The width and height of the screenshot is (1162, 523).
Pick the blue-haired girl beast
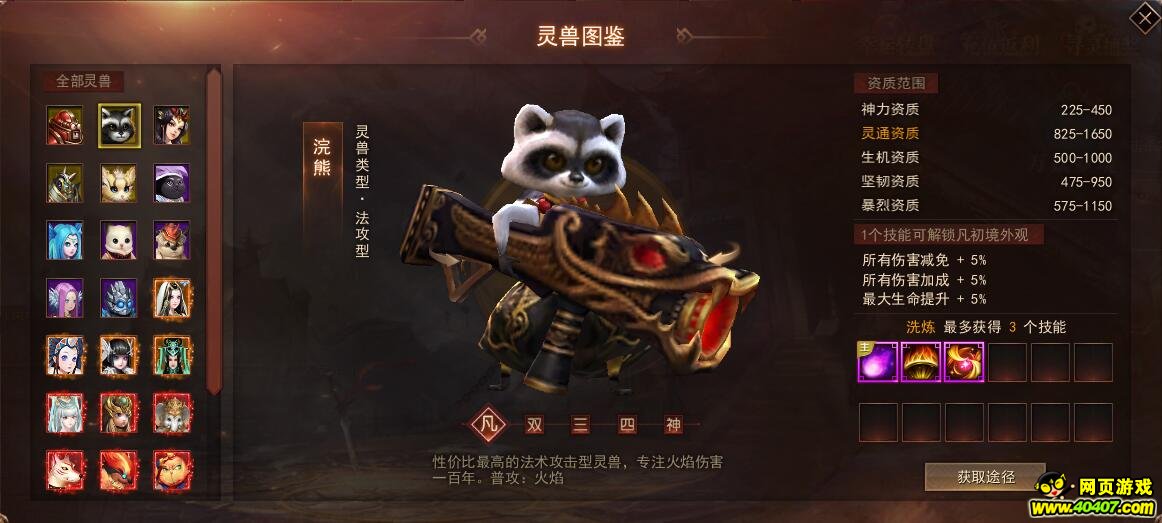(x=65, y=240)
